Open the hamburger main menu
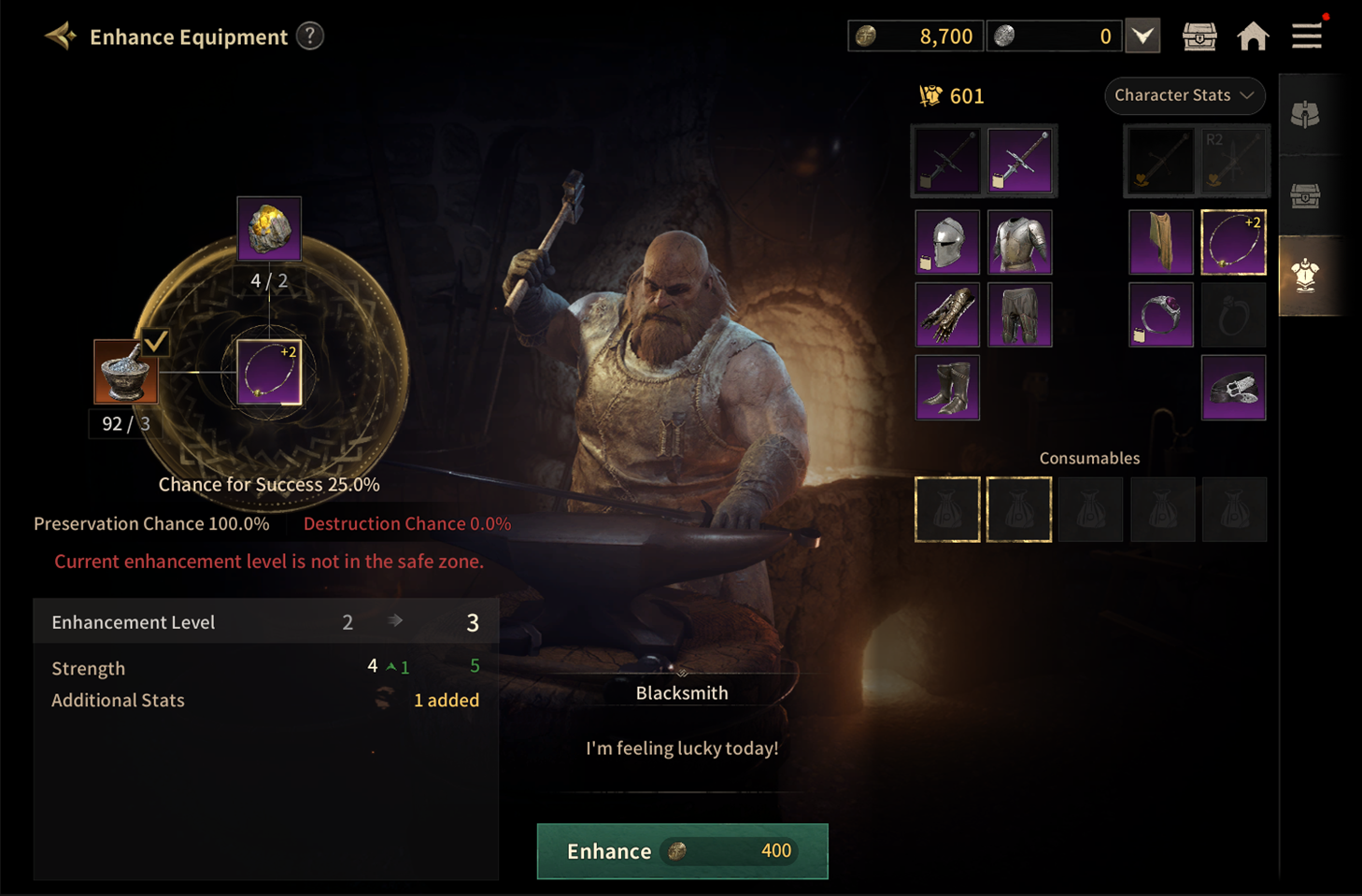The height and width of the screenshot is (896, 1362). coord(1307,36)
